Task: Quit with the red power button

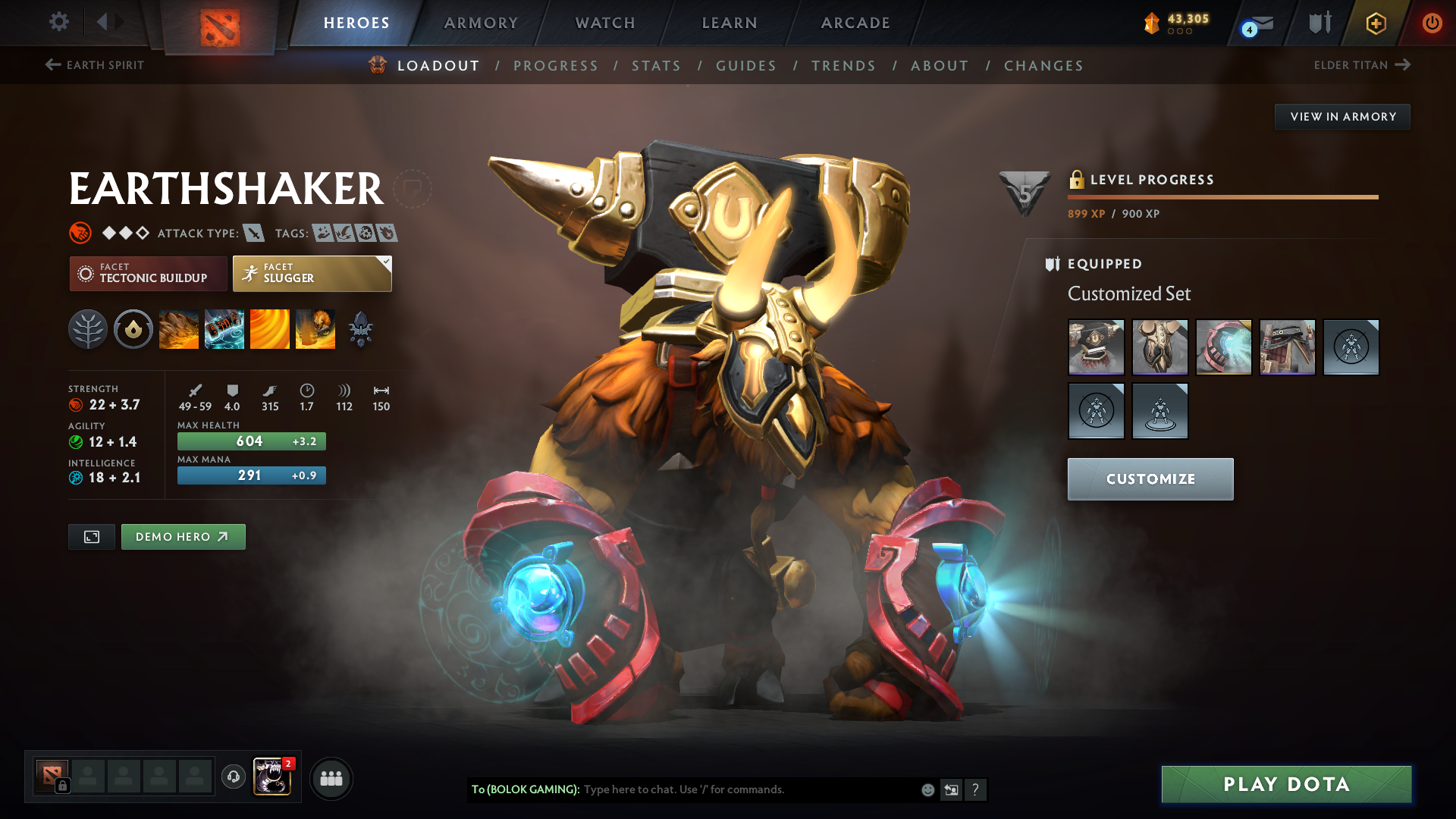Action: pyautogui.click(x=1432, y=23)
